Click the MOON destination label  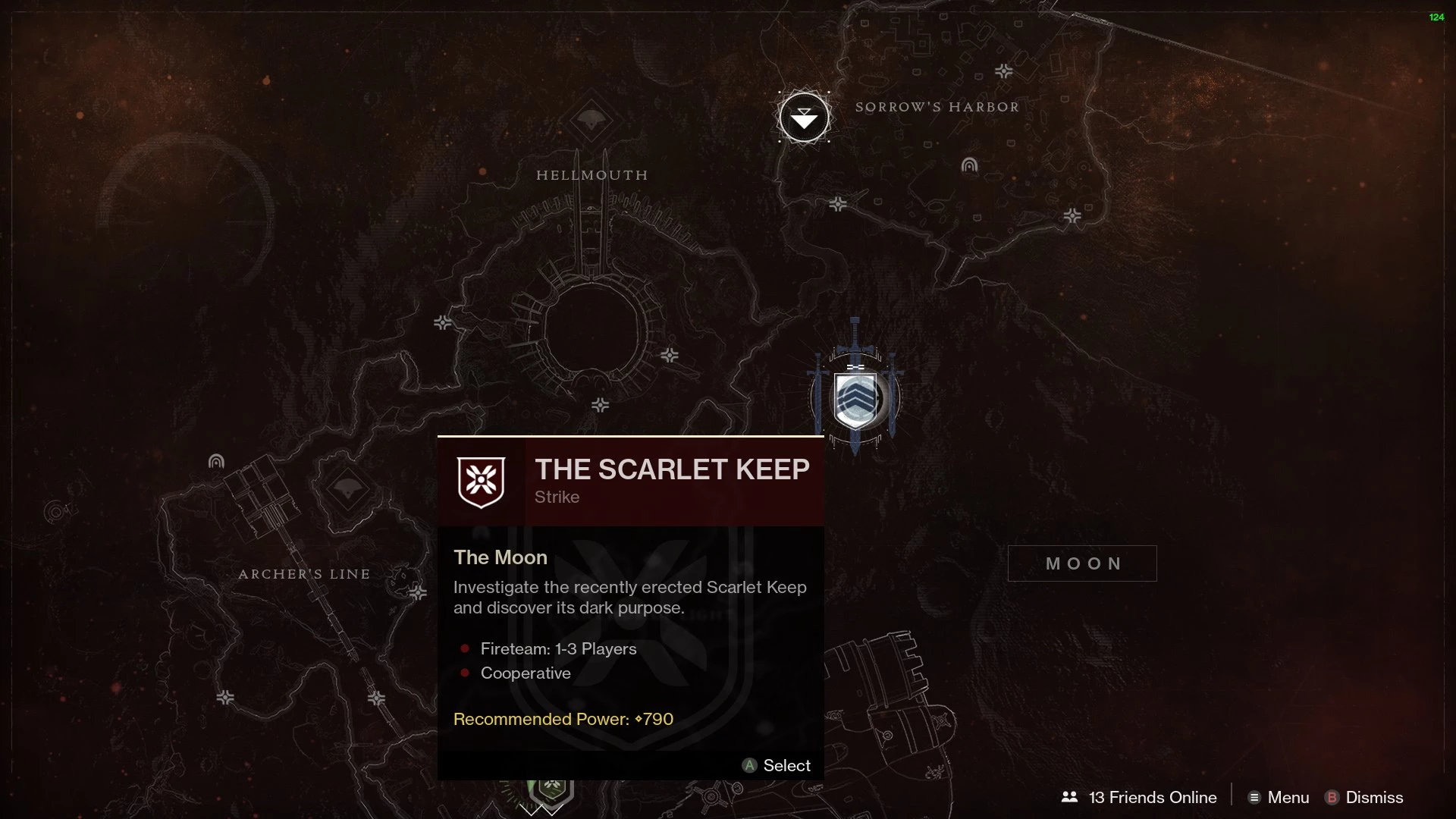tap(1082, 563)
